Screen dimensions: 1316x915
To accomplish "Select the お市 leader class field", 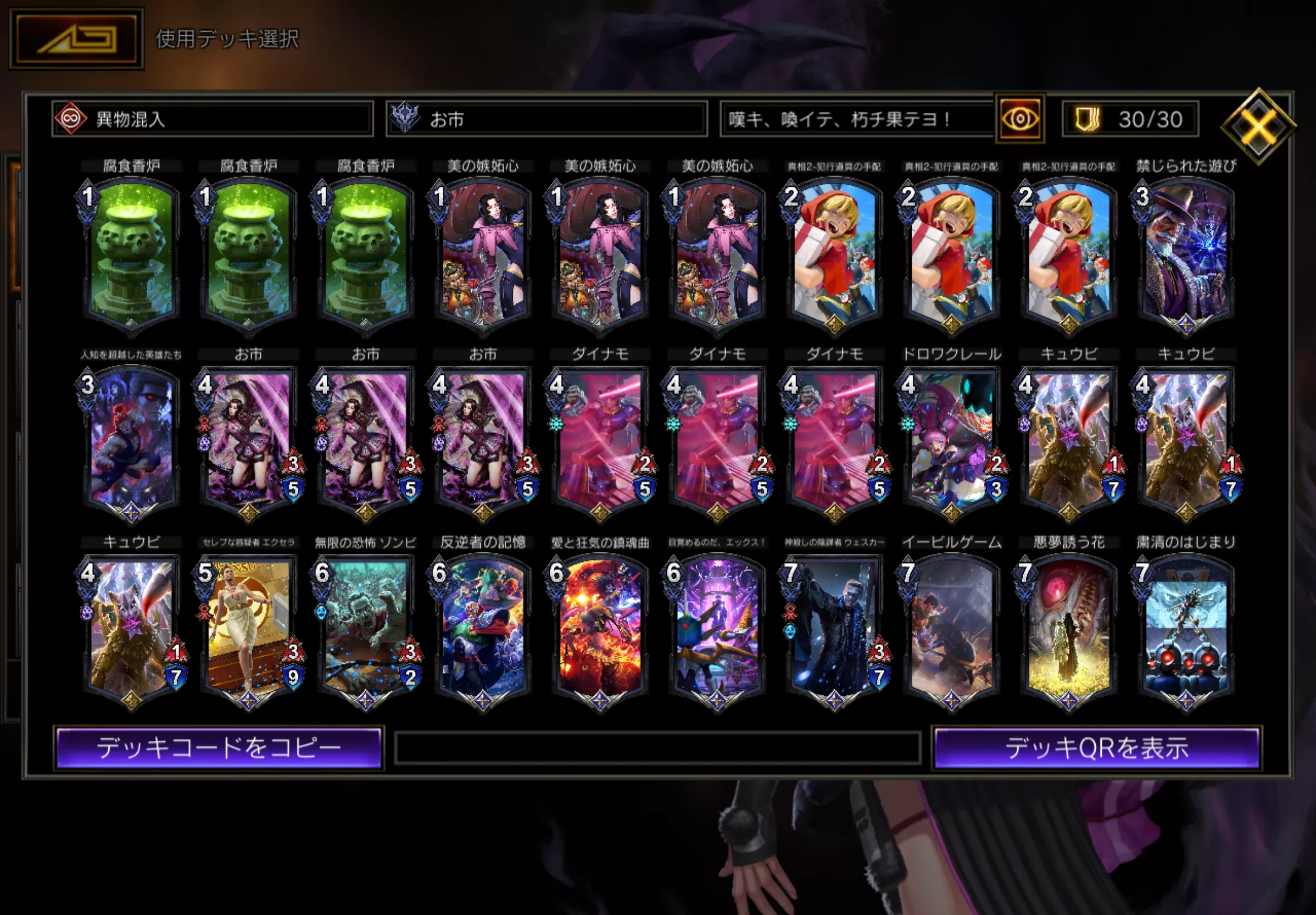I will click(x=546, y=119).
